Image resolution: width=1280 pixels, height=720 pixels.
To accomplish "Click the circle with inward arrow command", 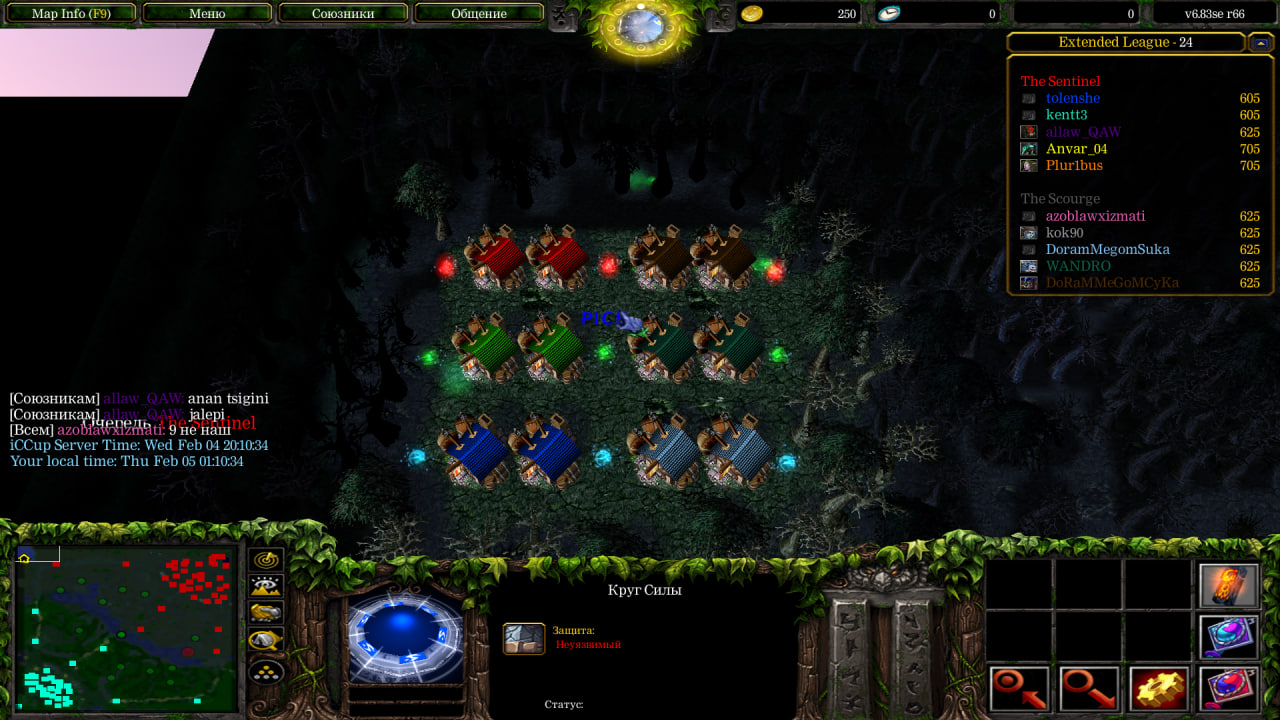I will 1020,689.
